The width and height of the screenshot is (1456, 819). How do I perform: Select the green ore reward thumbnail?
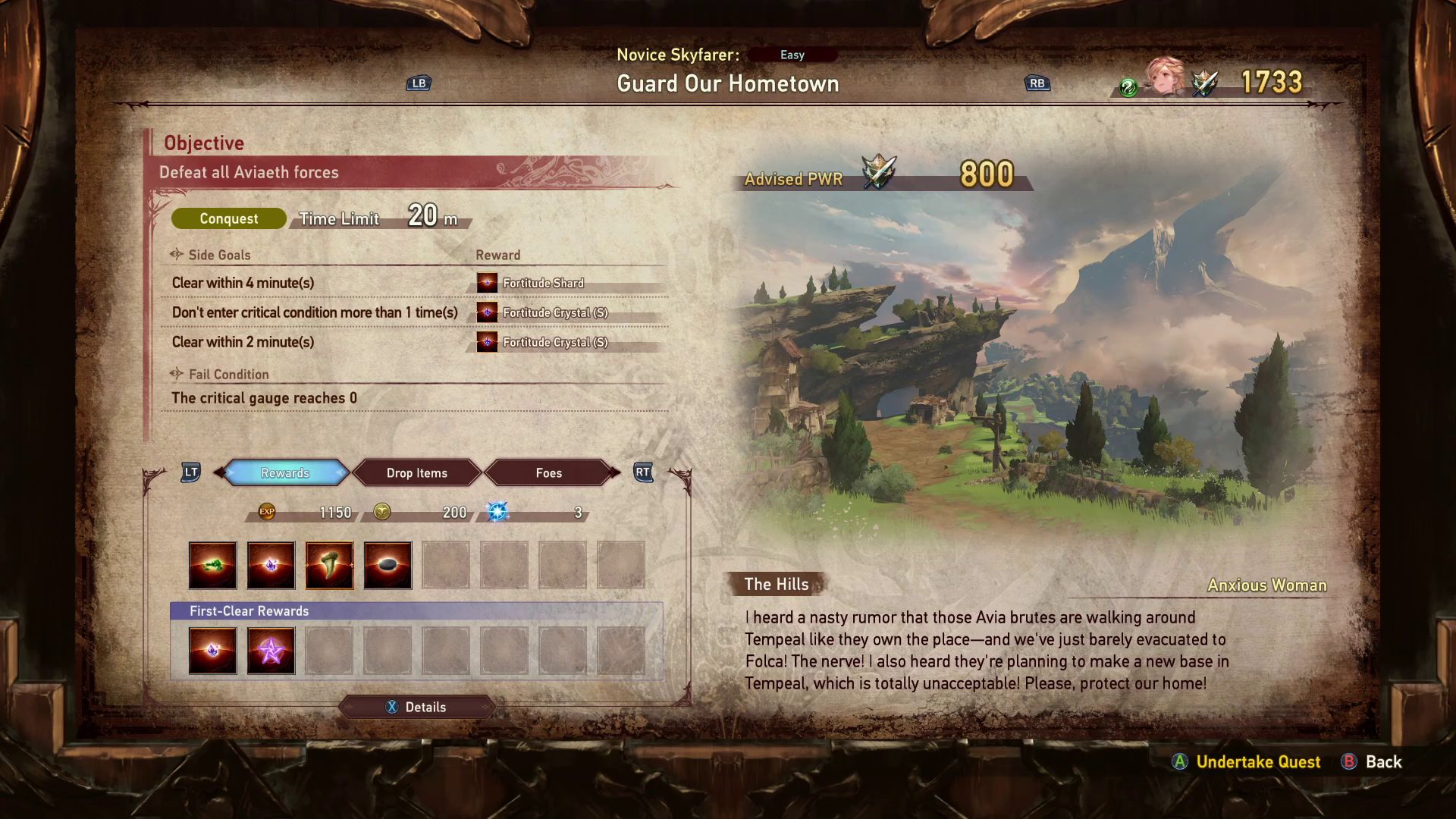[212, 565]
